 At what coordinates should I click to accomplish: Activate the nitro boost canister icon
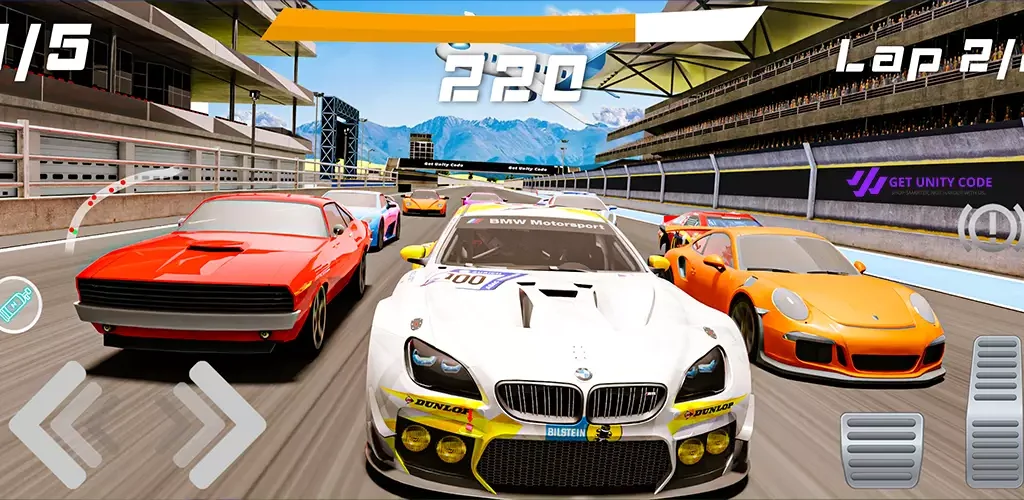[x=17, y=304]
